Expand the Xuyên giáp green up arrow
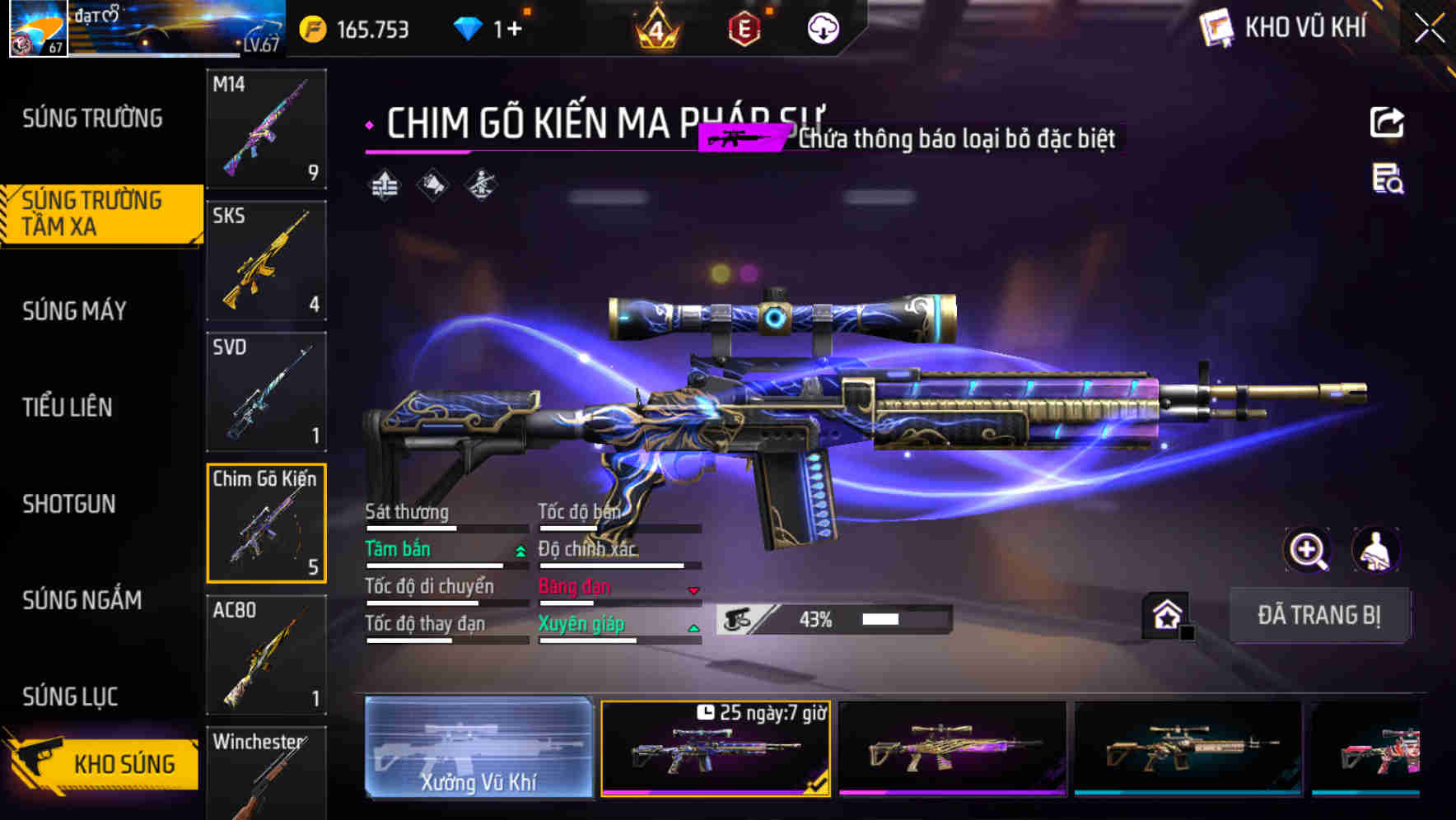The image size is (1456, 820). [x=694, y=627]
